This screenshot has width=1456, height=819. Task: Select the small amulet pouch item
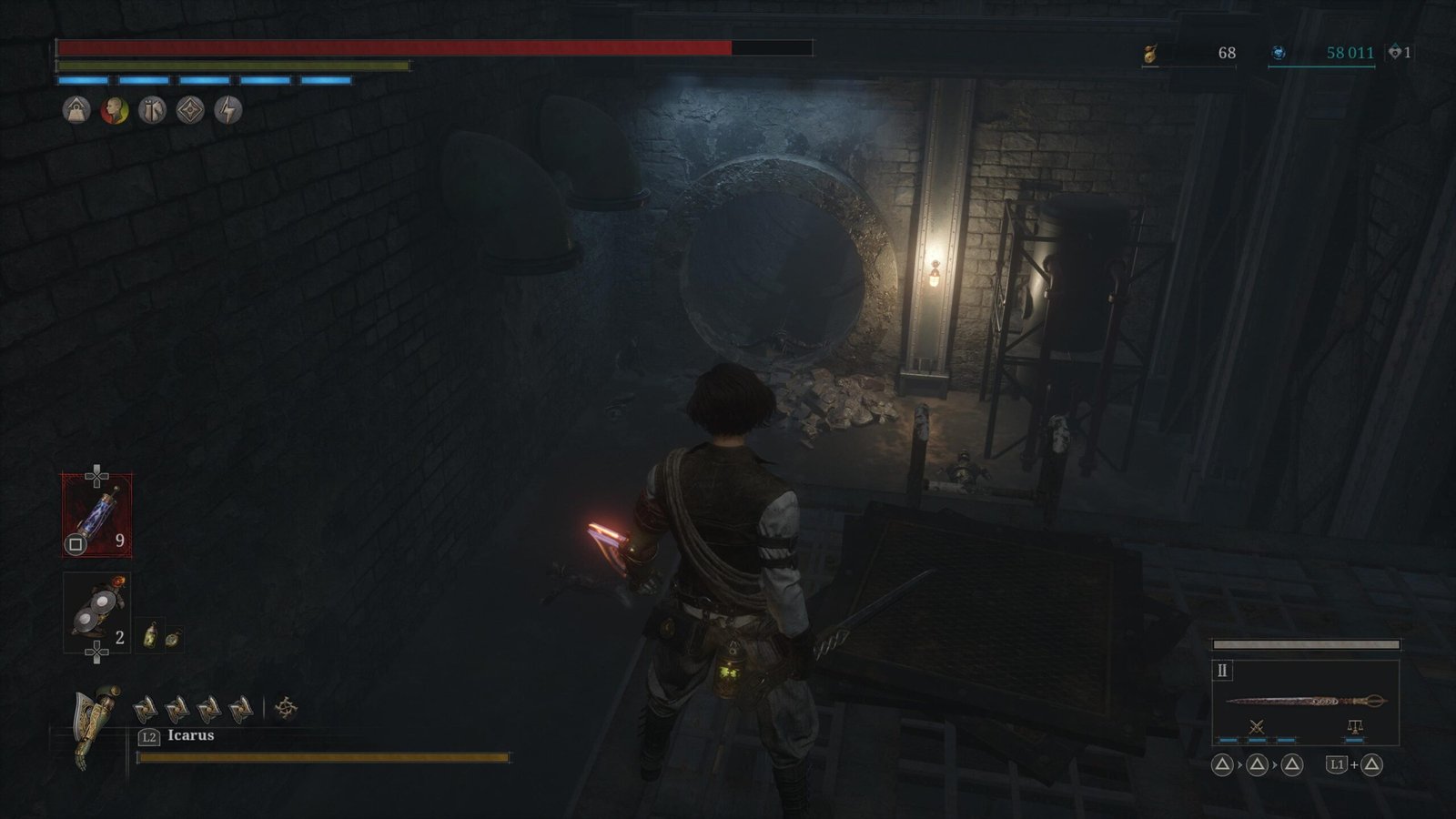[x=172, y=638]
